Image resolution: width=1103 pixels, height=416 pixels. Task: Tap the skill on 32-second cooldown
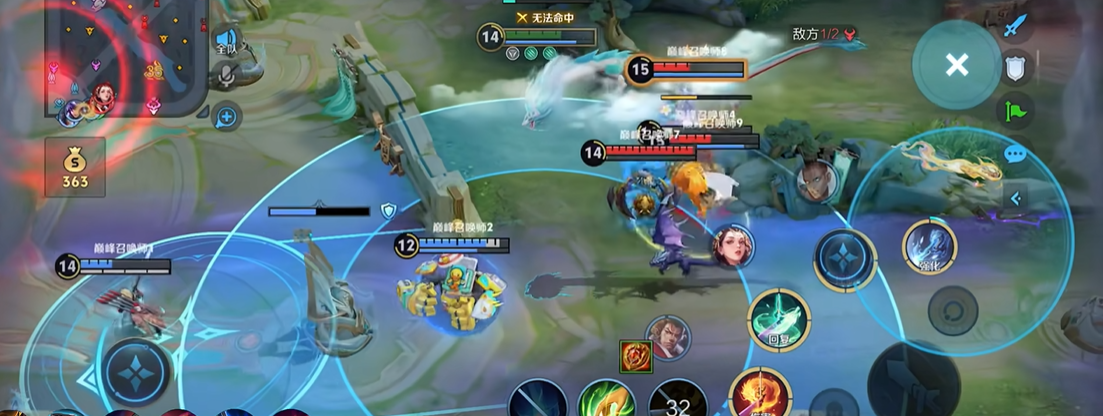678,401
